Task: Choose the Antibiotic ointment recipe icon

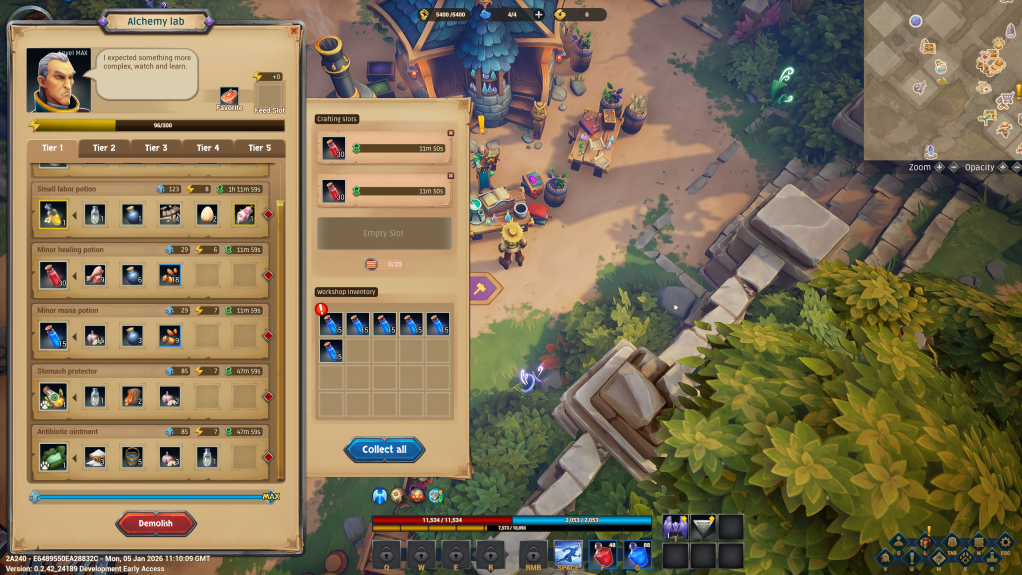Action: click(52, 457)
